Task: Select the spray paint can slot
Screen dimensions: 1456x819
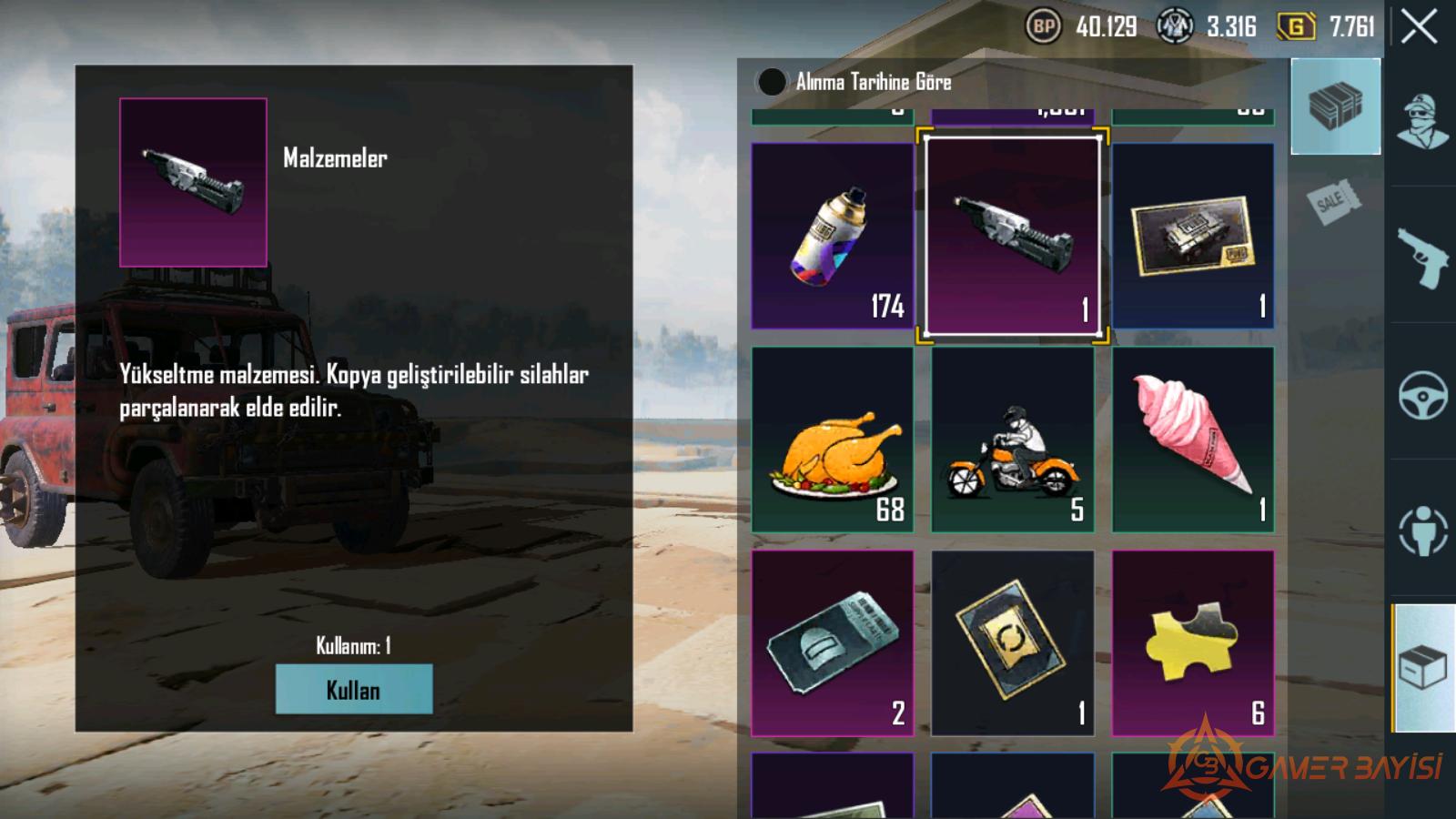Action: tap(832, 236)
